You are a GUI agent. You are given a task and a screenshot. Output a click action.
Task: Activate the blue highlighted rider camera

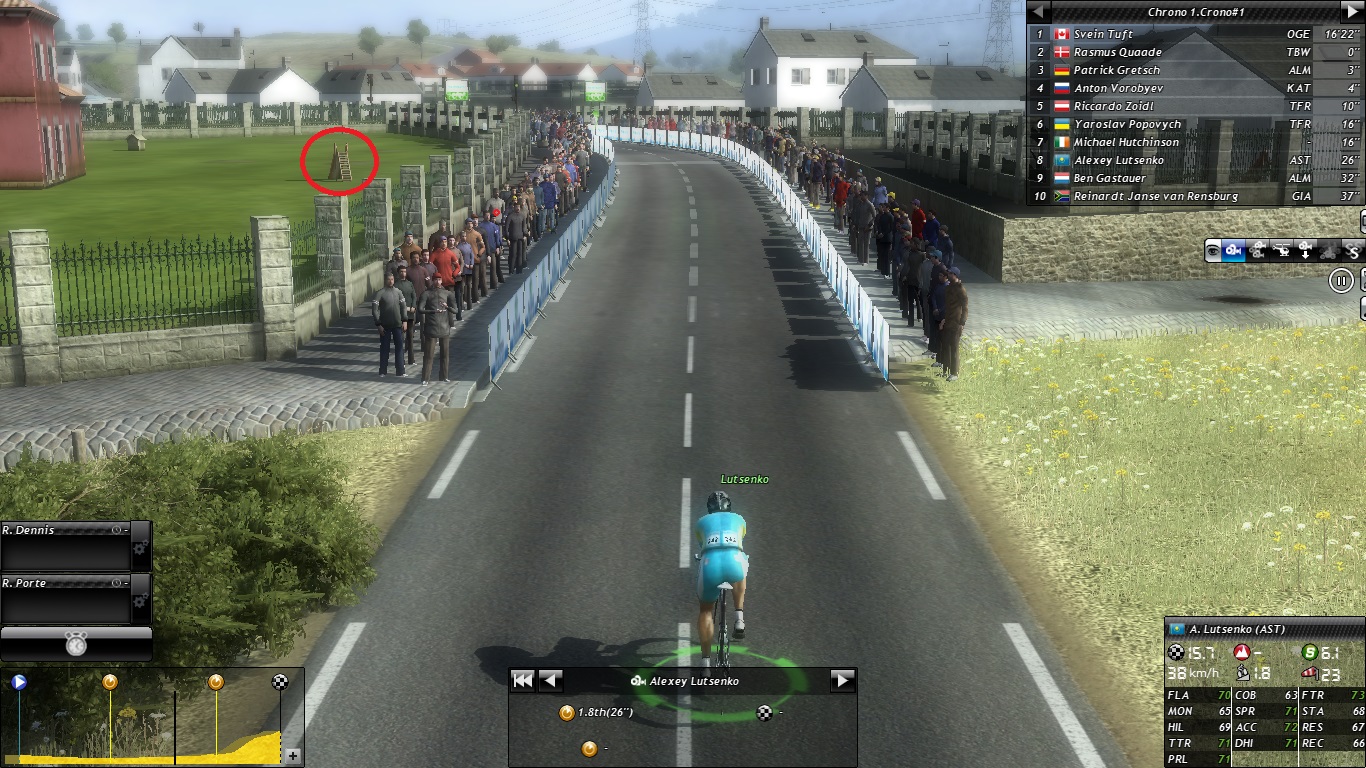(1234, 251)
